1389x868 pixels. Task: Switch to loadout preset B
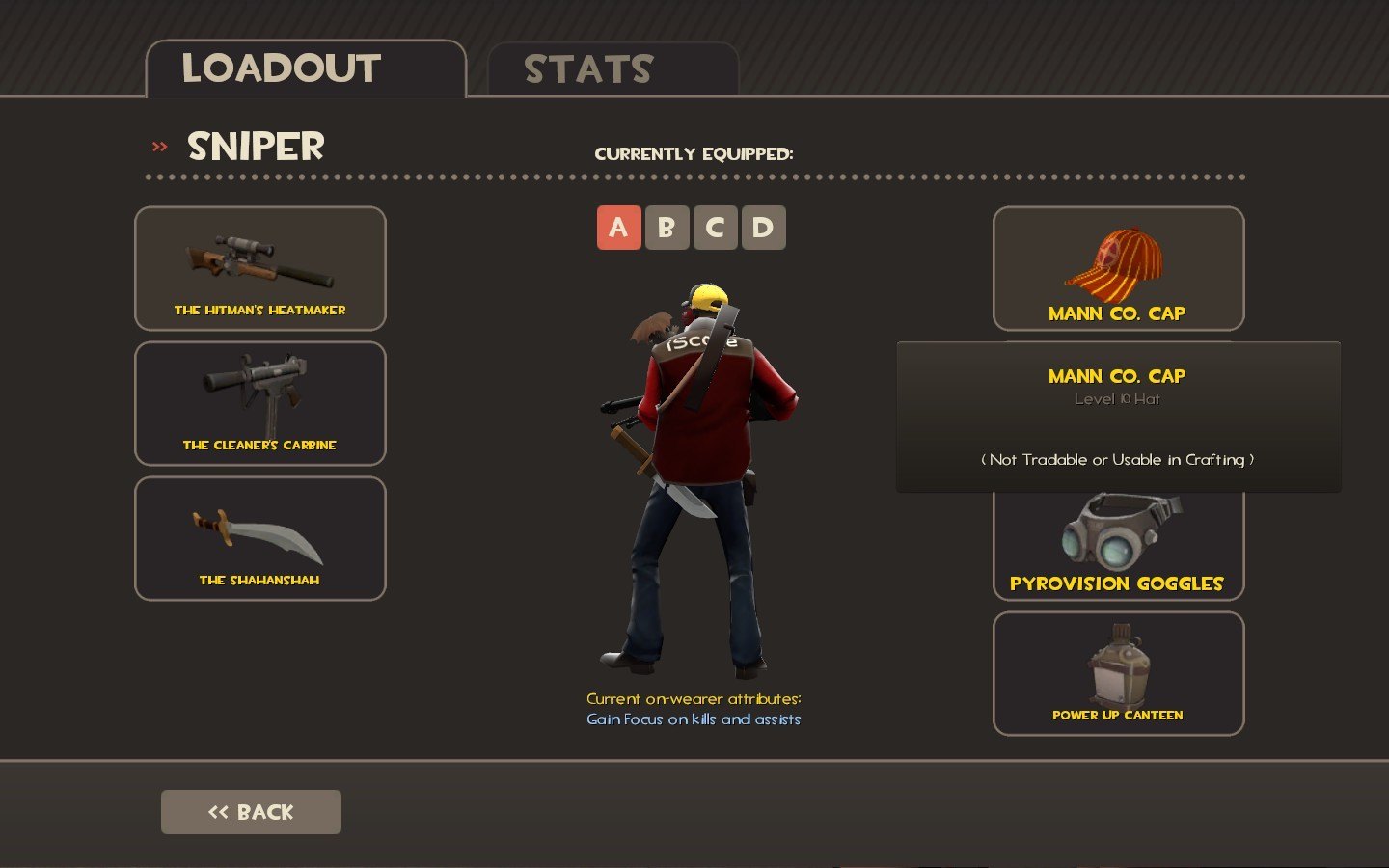667,228
